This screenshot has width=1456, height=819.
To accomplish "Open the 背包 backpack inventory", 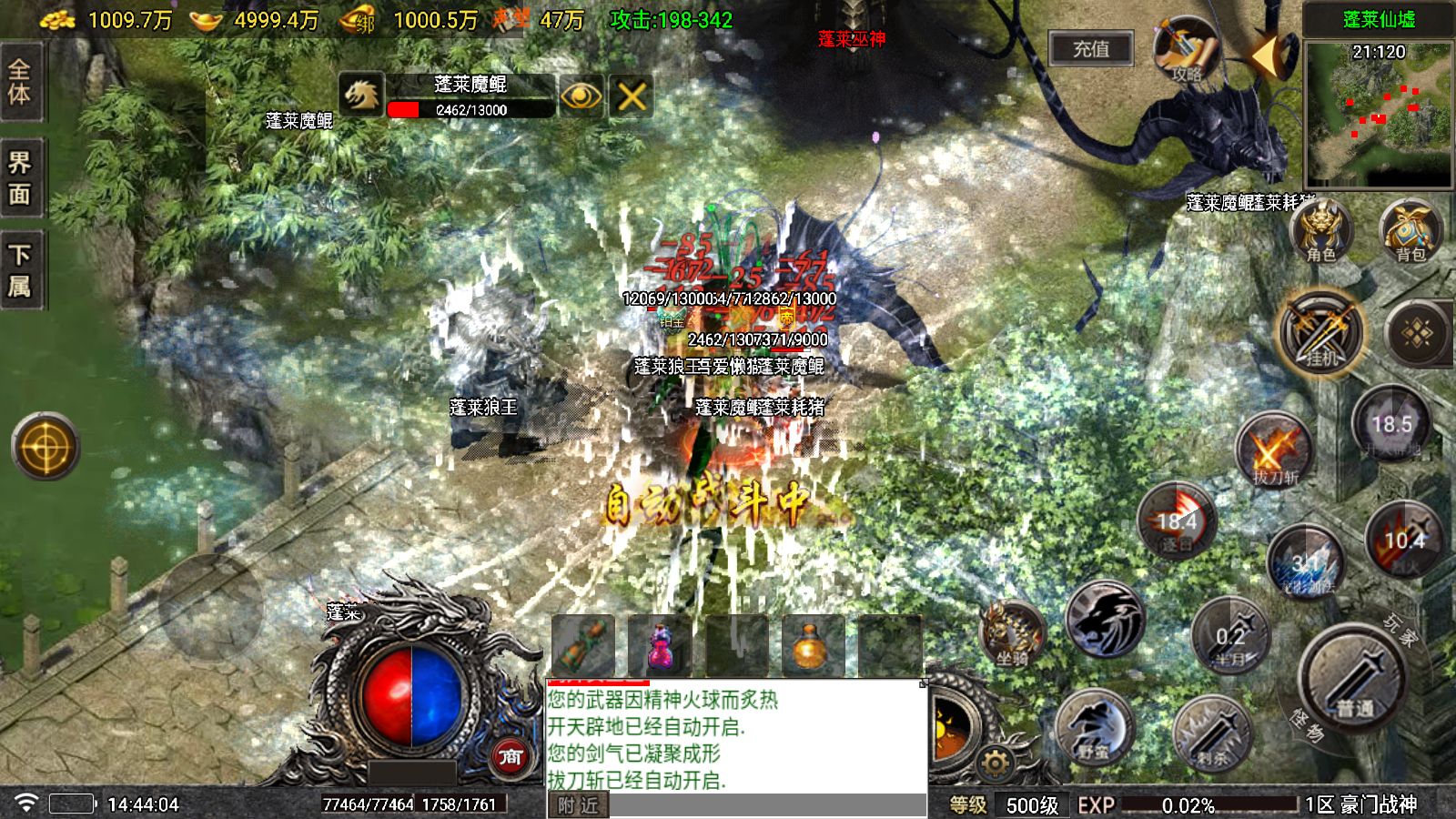I will tap(1410, 230).
